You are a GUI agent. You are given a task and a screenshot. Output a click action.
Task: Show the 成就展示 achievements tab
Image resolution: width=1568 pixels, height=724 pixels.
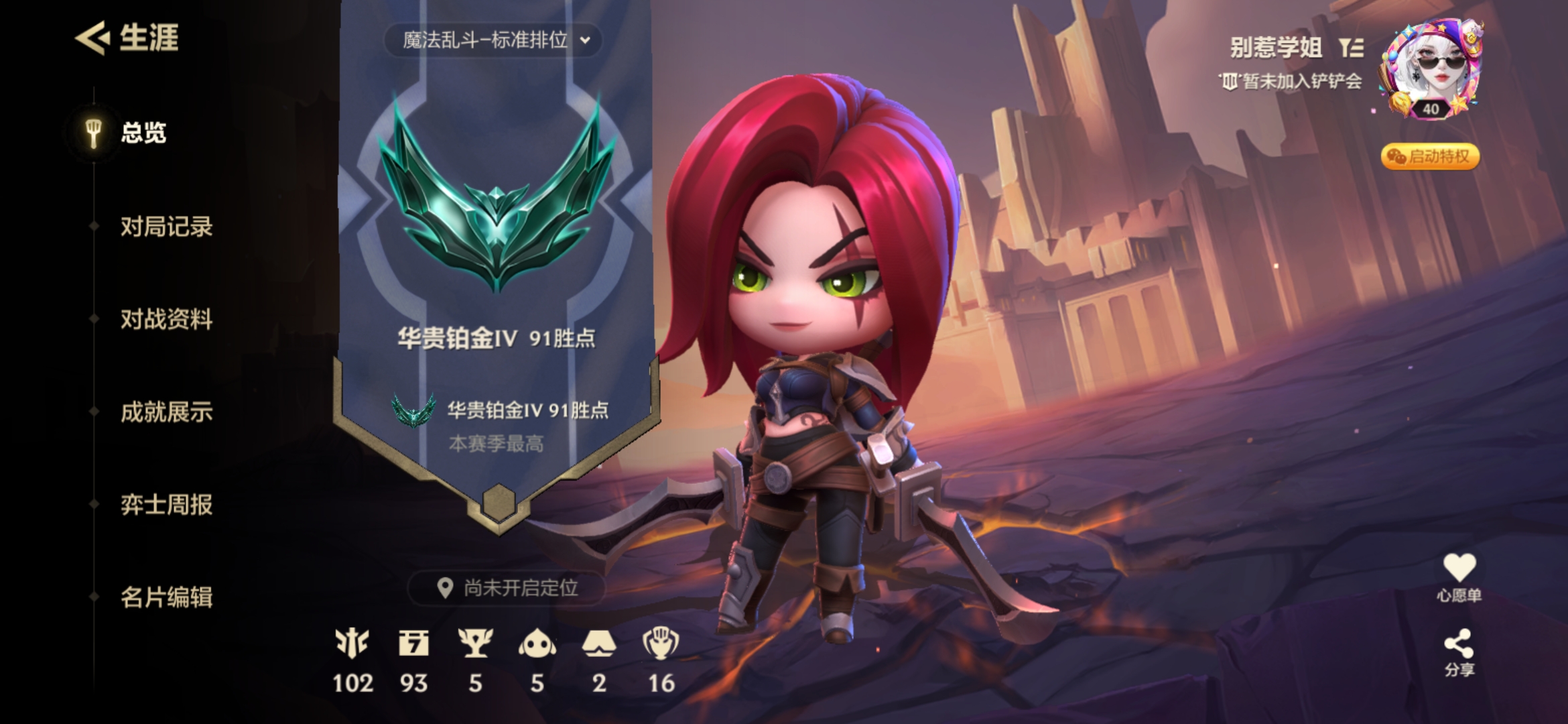click(166, 412)
